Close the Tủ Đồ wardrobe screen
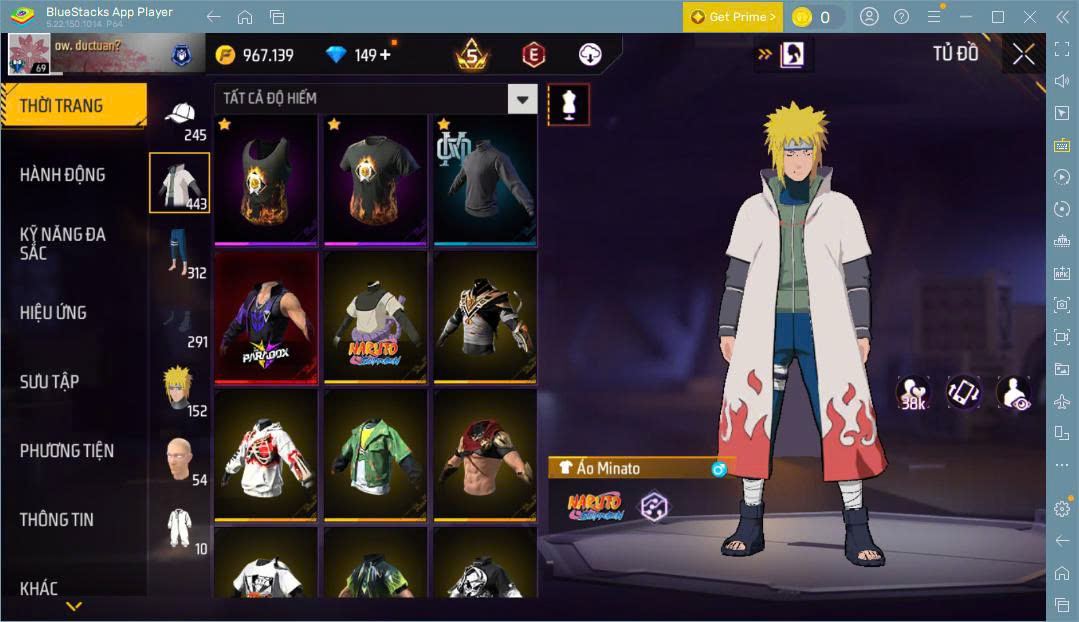 (x=1023, y=55)
